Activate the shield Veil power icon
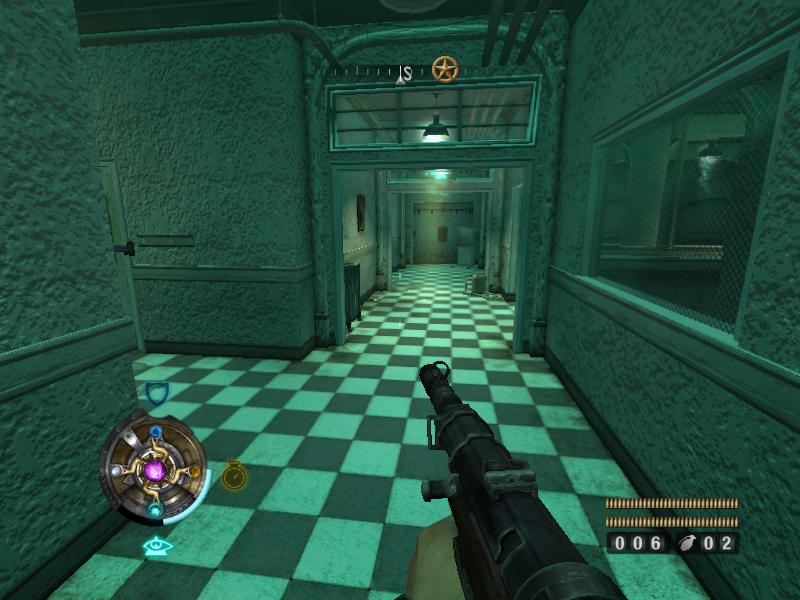The height and width of the screenshot is (600, 800). [156, 393]
